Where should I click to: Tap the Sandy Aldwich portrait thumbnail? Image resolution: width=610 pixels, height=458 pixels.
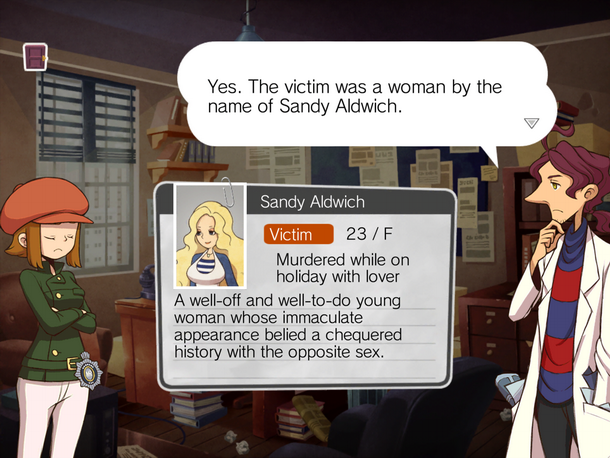pos(210,237)
